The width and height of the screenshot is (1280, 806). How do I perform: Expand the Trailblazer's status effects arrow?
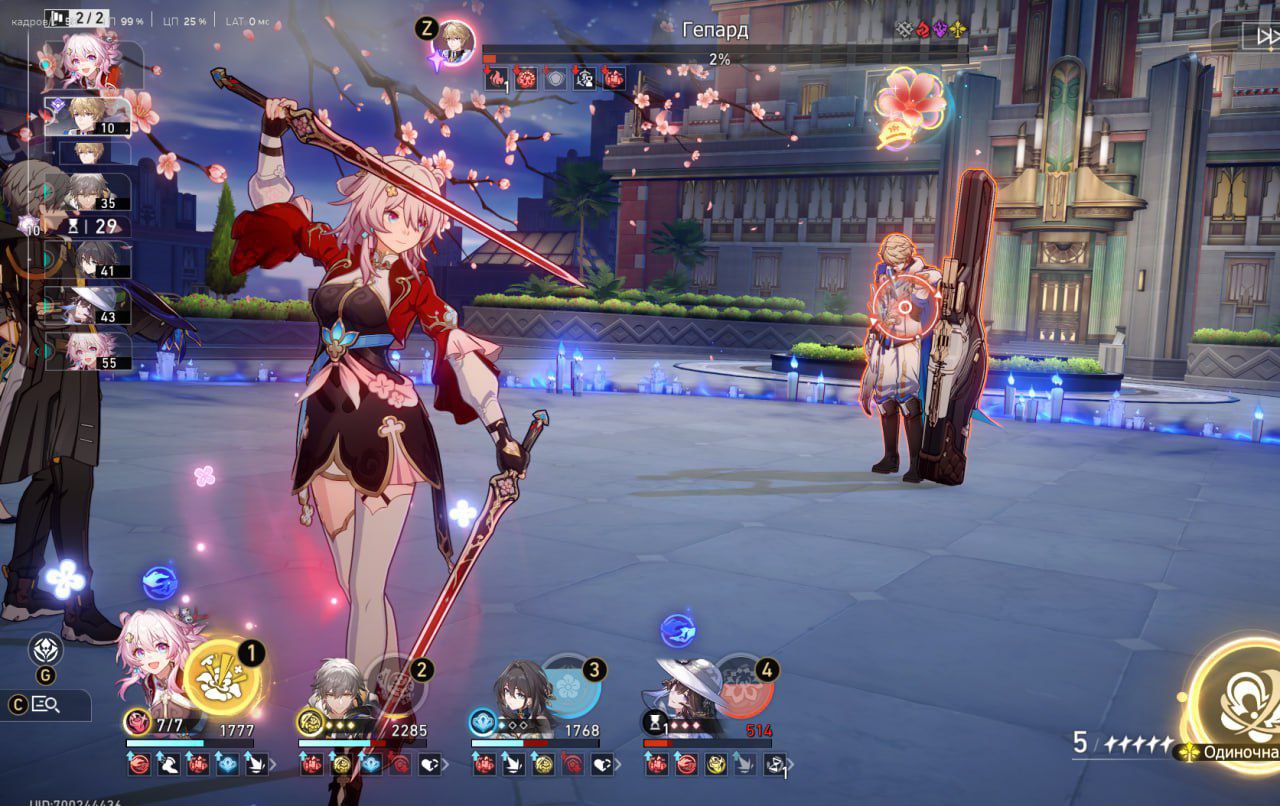[447, 765]
